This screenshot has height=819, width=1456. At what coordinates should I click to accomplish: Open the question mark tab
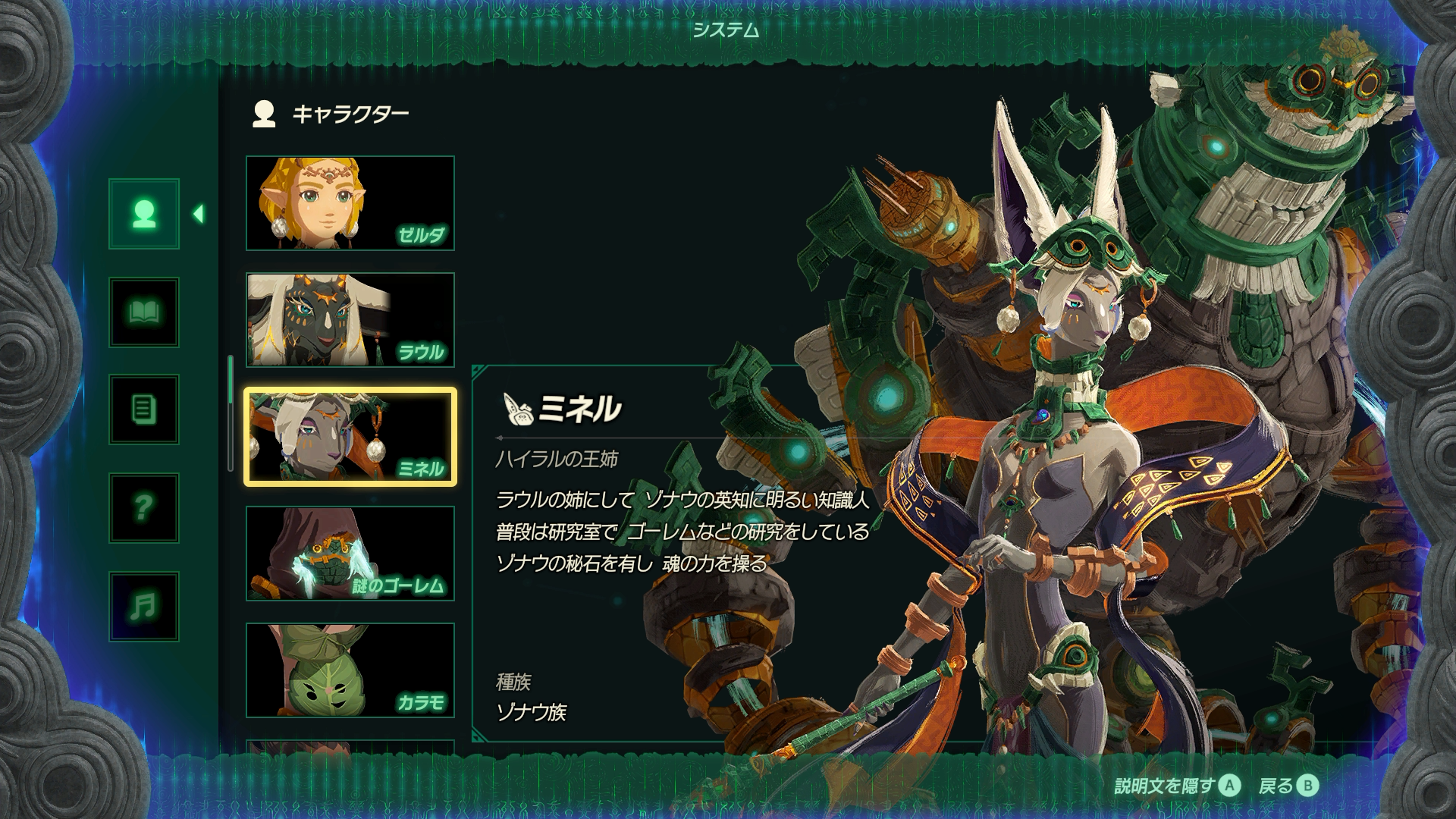tap(144, 508)
